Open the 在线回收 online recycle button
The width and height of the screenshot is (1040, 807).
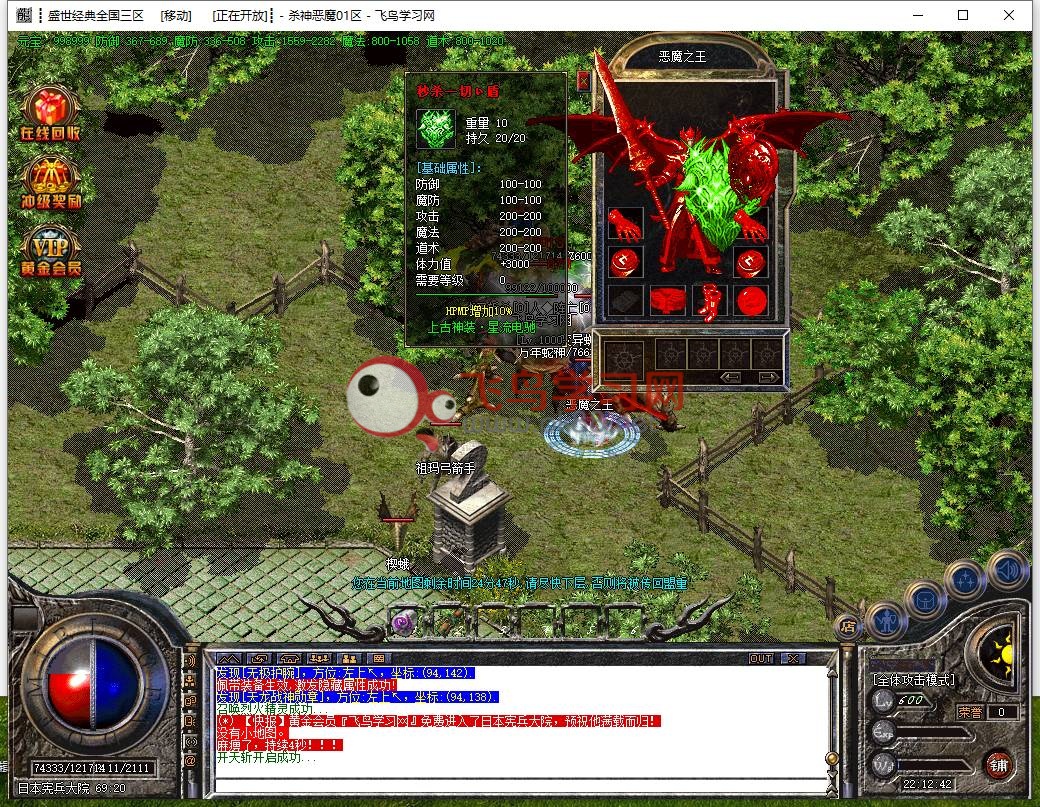point(51,114)
